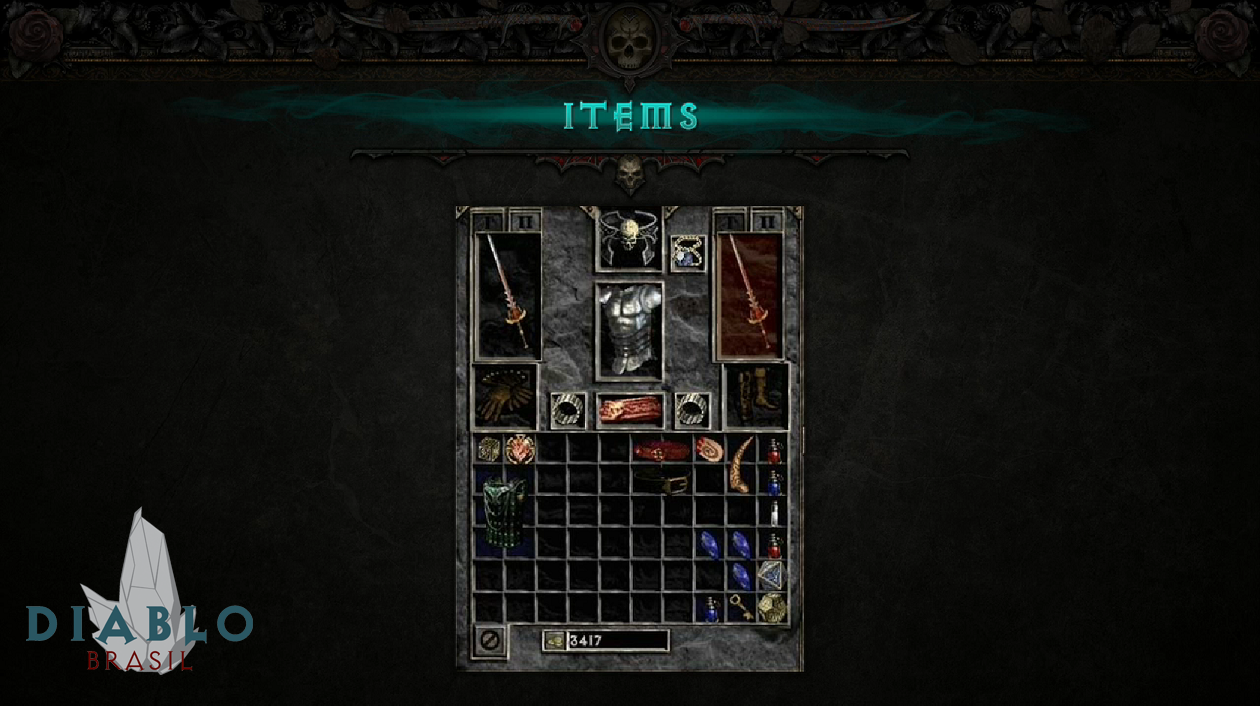The image size is (1260, 706).
Task: Select the gold dodecahedron cube item
Action: 772,607
